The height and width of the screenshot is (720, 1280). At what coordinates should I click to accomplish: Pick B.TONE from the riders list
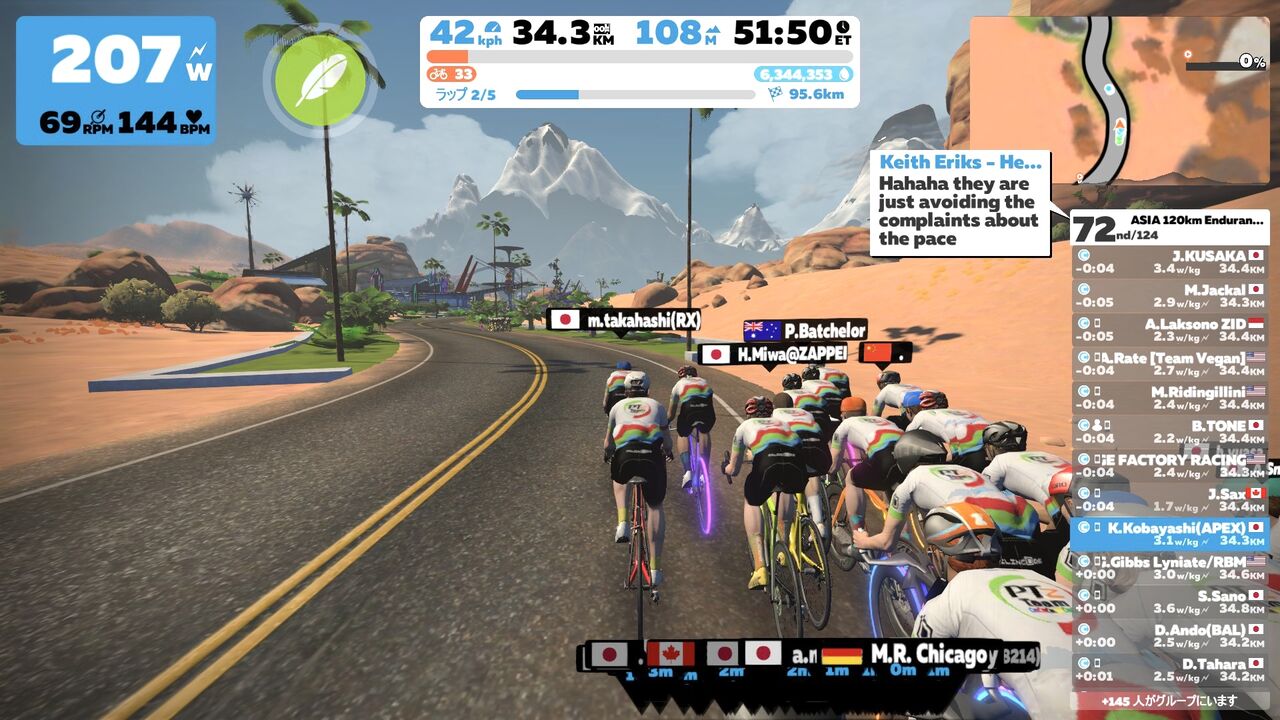(1170, 432)
